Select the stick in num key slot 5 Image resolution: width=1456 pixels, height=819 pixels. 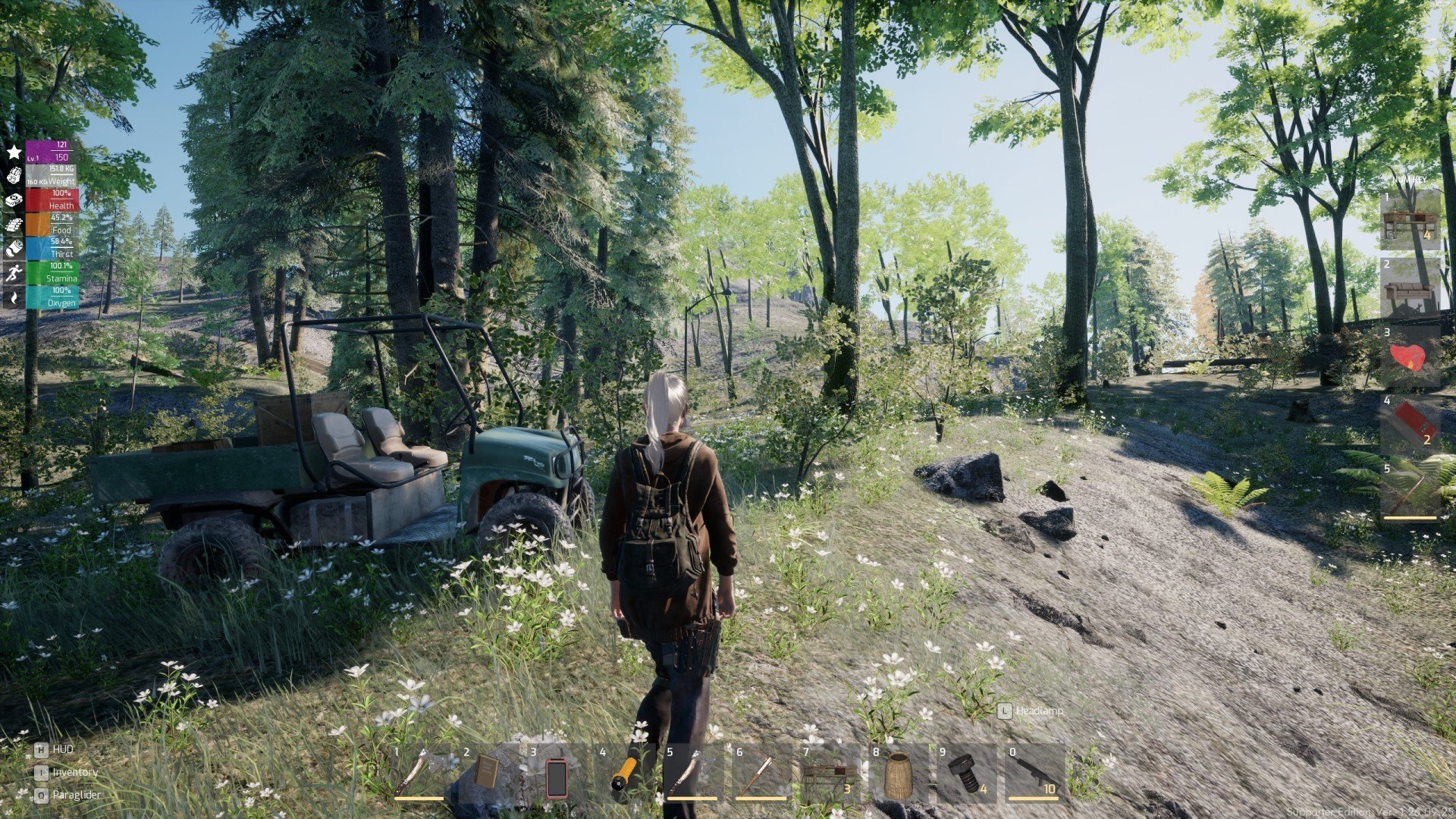(x=1410, y=493)
